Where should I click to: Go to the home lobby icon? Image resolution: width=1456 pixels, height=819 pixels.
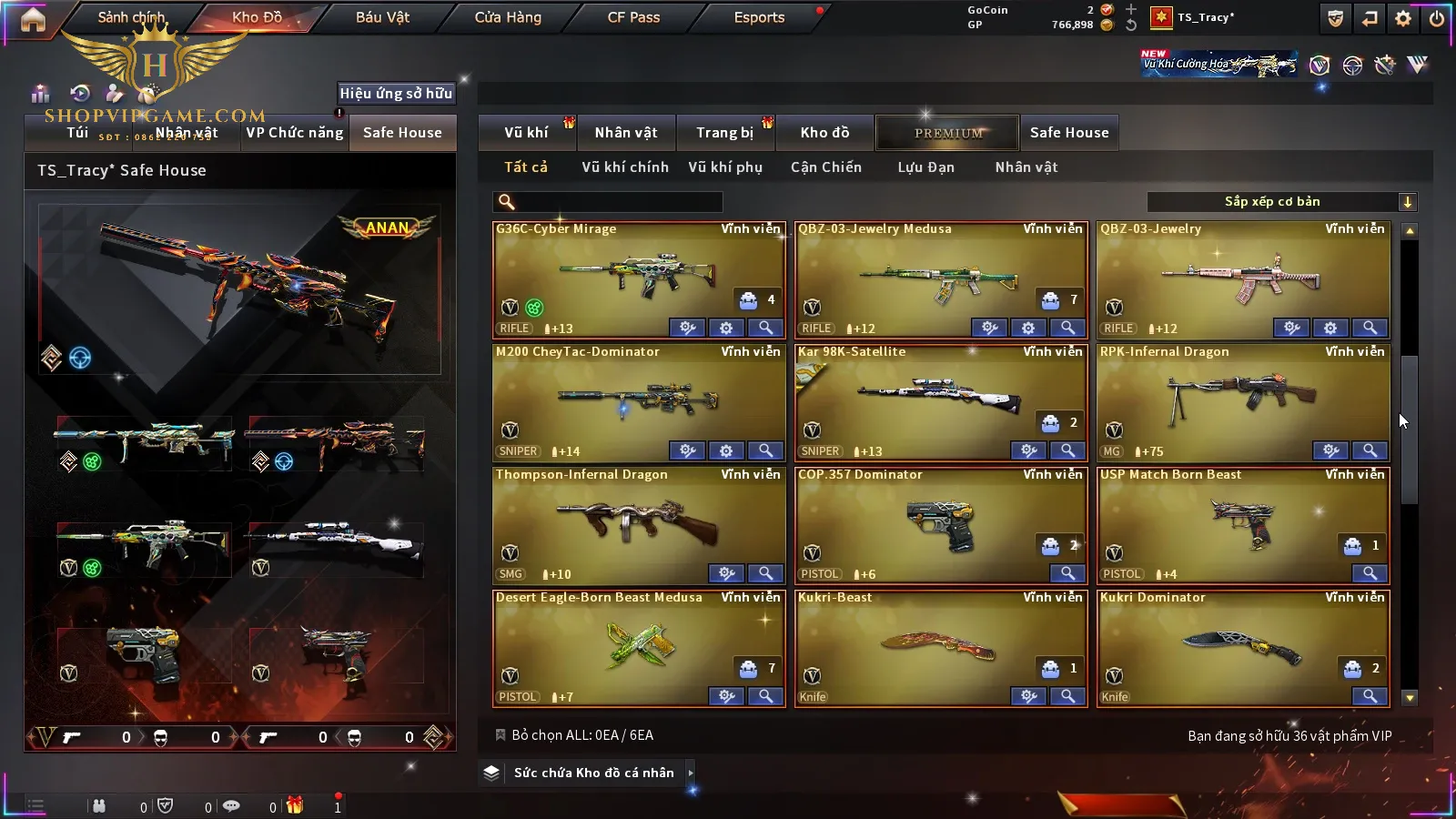tap(33, 19)
